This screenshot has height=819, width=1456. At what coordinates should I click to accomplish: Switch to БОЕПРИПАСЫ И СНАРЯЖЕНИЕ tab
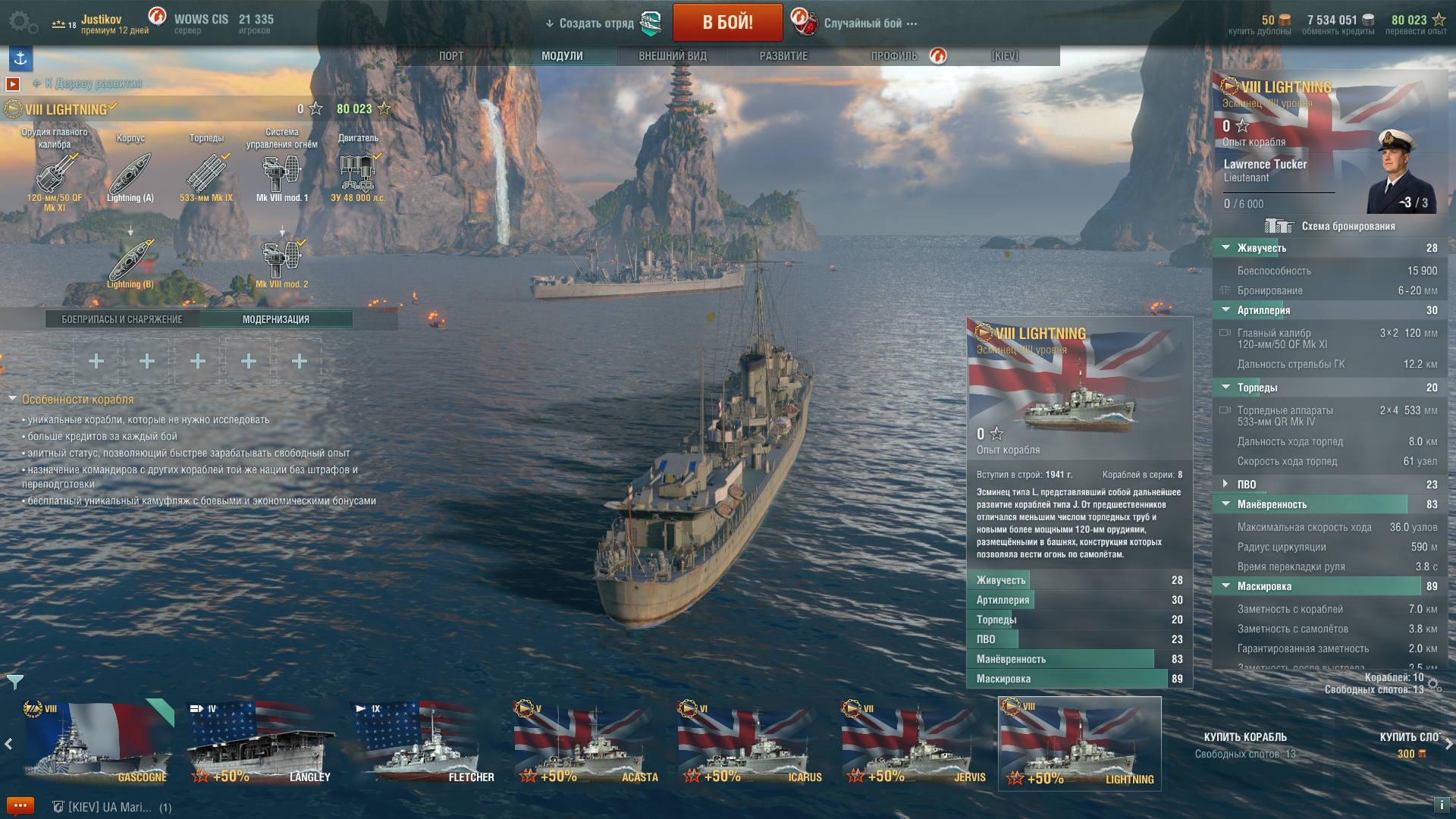pyautogui.click(x=122, y=319)
